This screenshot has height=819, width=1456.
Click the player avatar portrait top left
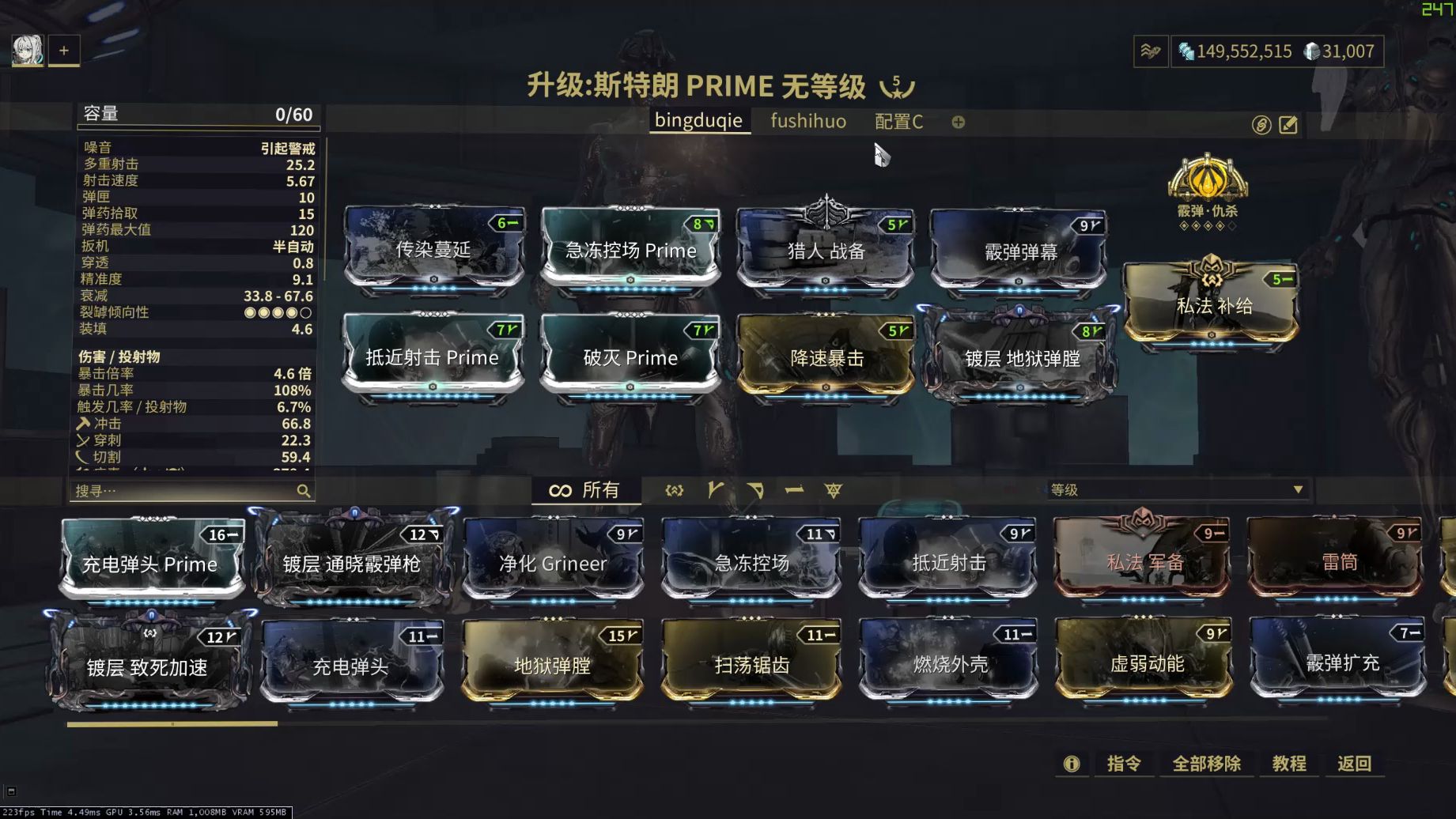[26, 50]
